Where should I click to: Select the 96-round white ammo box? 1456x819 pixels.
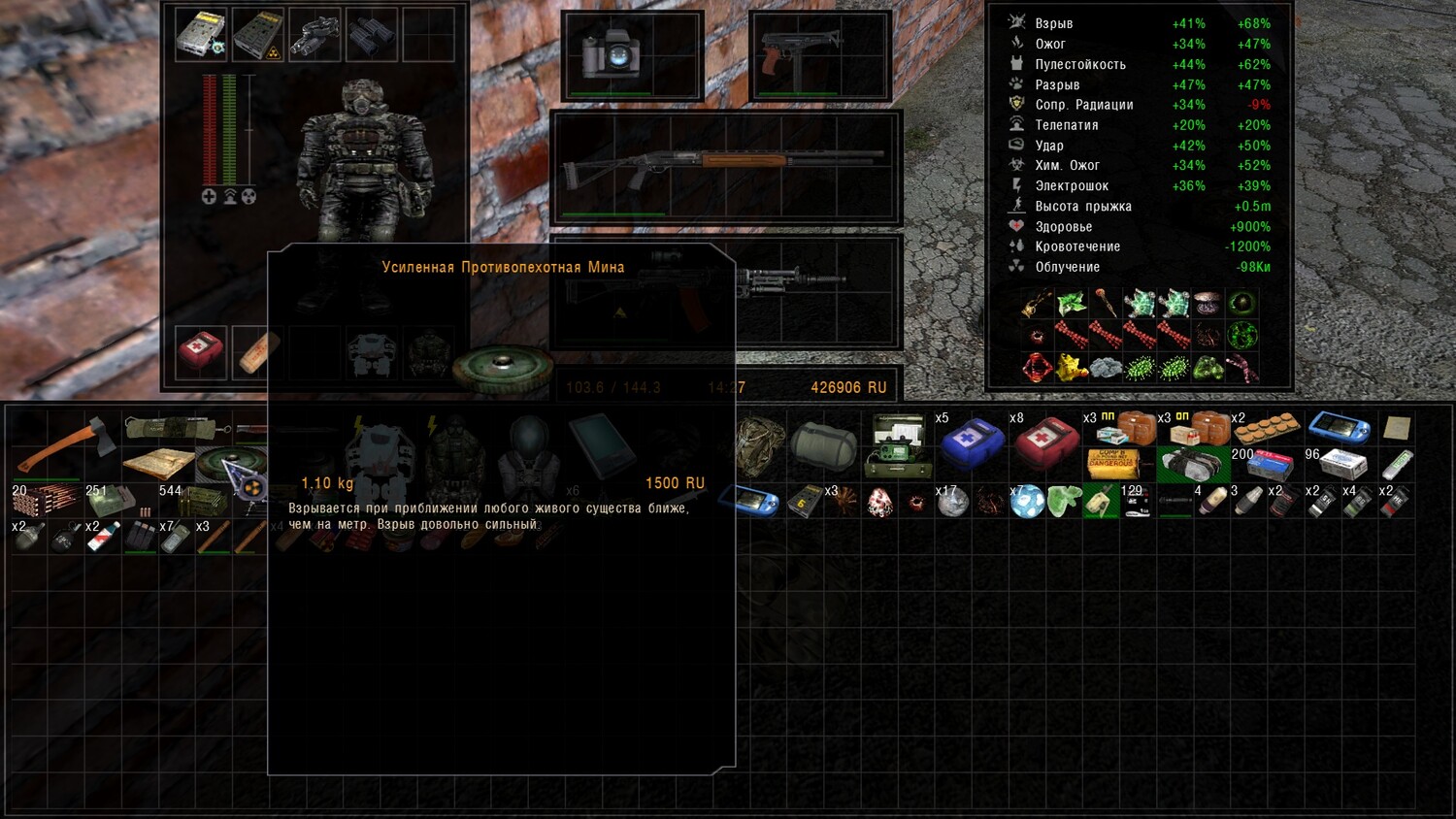tap(1340, 464)
